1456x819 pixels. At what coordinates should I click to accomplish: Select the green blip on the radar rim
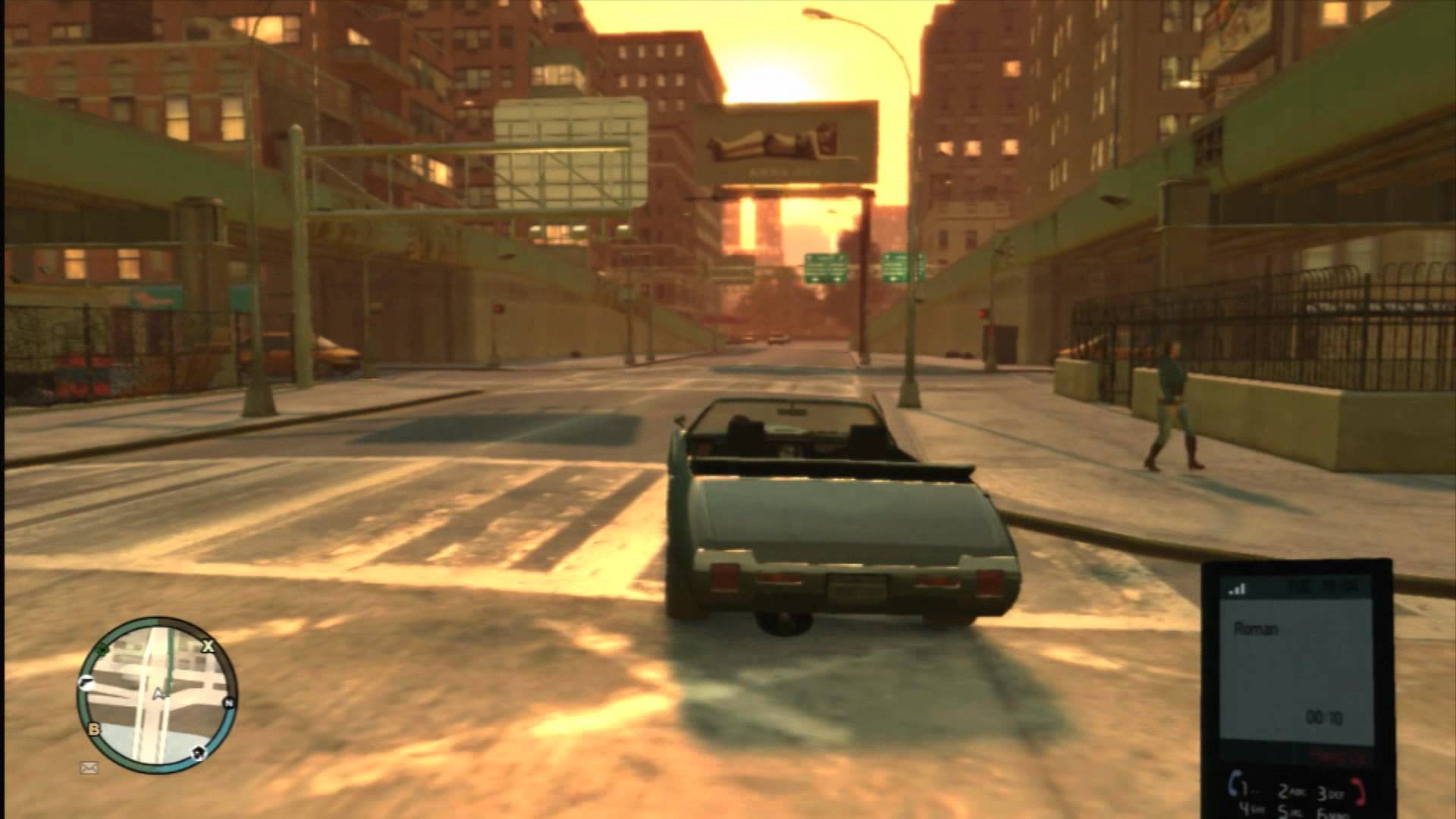[102, 648]
